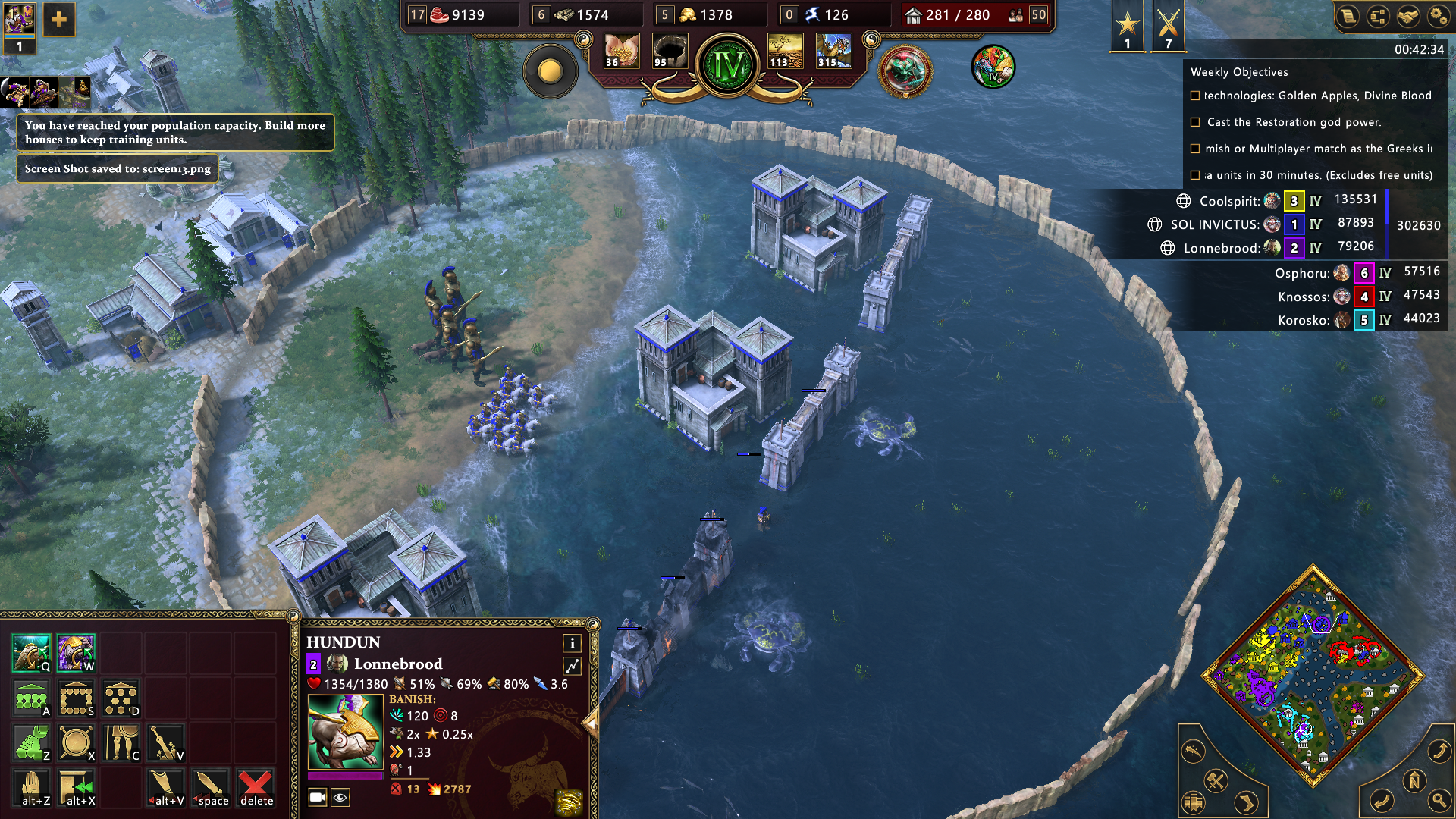
Task: Cast the god power with 315 count
Action: pos(833,52)
